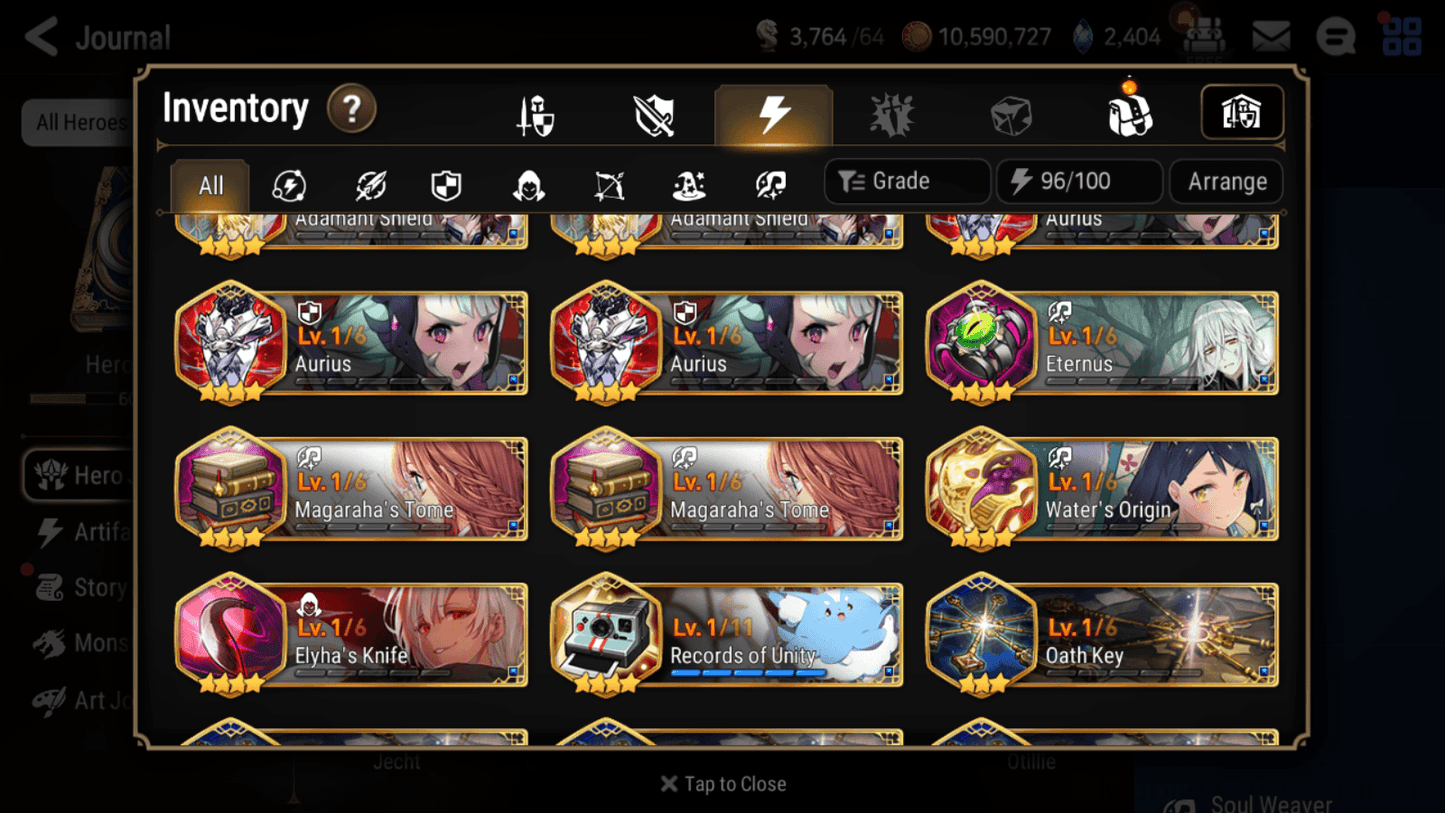Open the chat bubble icon
Image resolution: width=1445 pixels, height=813 pixels.
(x=1335, y=36)
